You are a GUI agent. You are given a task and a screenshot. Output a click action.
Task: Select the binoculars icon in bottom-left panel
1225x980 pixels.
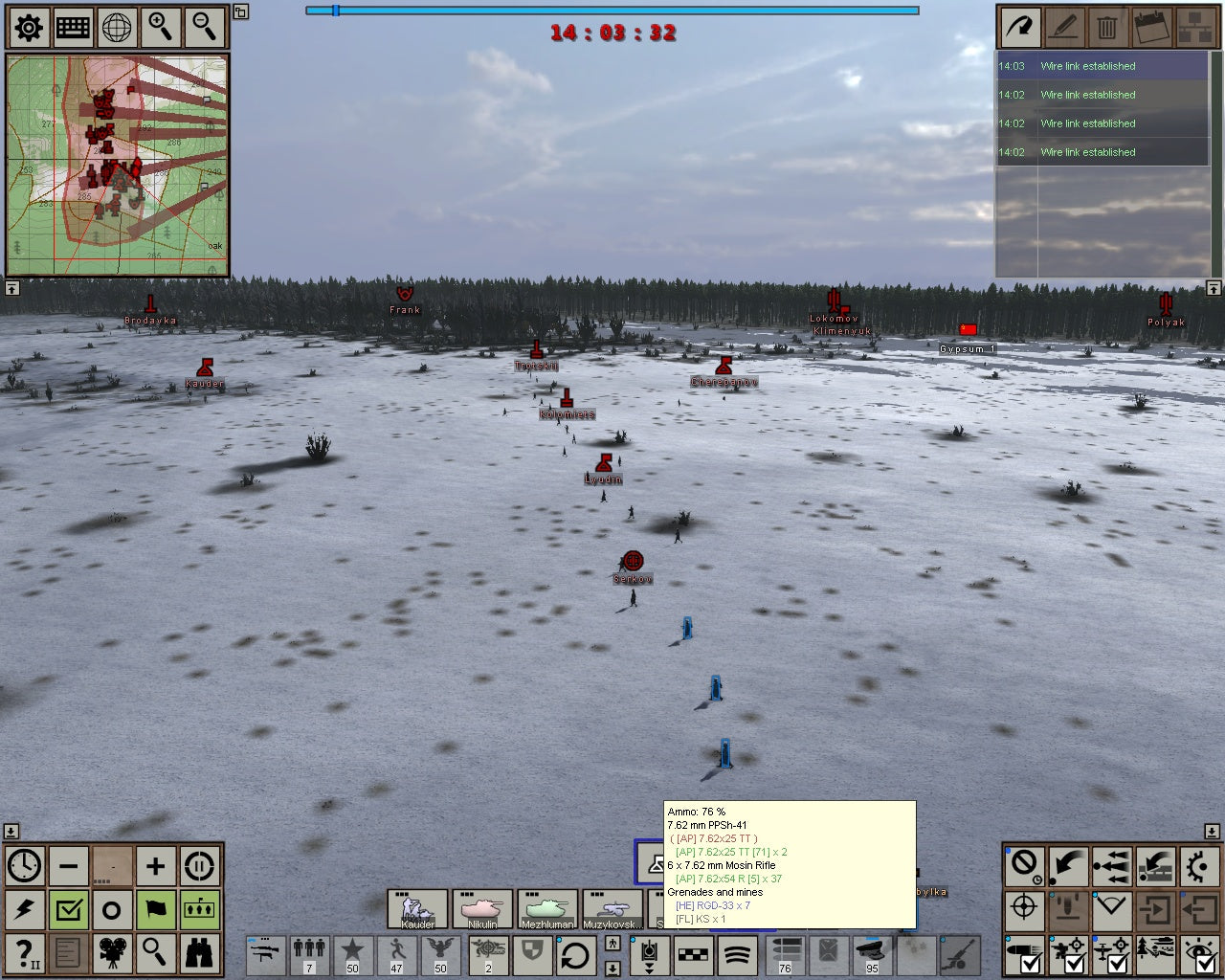coord(199,954)
